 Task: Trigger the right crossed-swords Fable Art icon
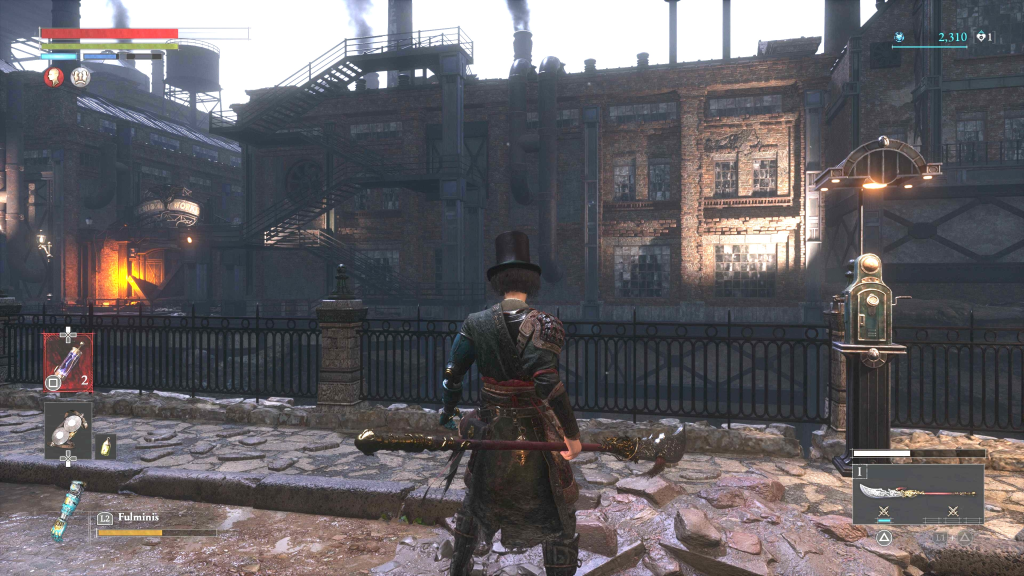[x=952, y=512]
